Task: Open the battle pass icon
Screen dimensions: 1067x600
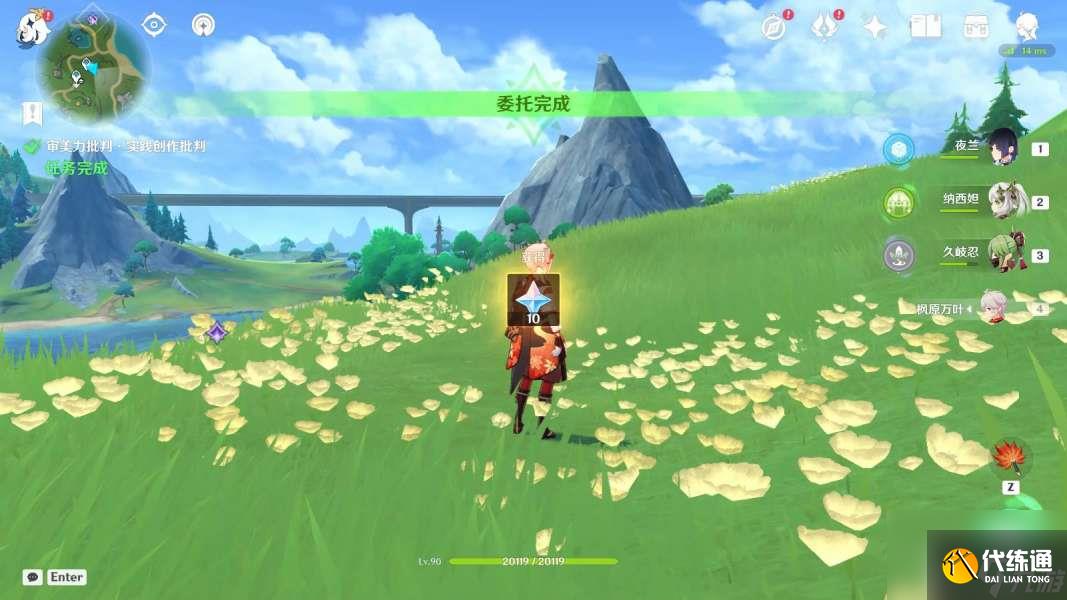Action: [823, 27]
